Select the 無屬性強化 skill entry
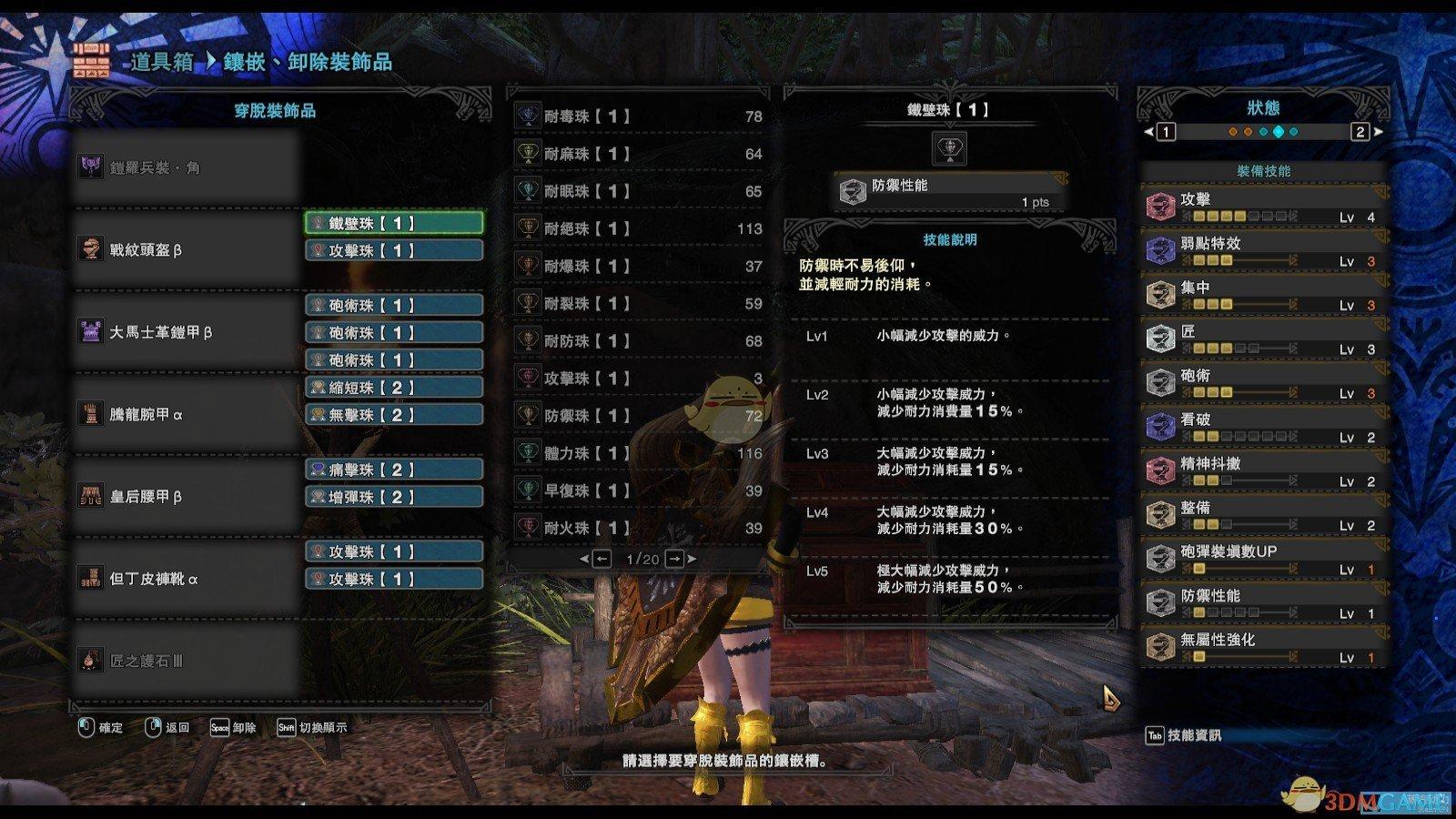 click(1263, 647)
